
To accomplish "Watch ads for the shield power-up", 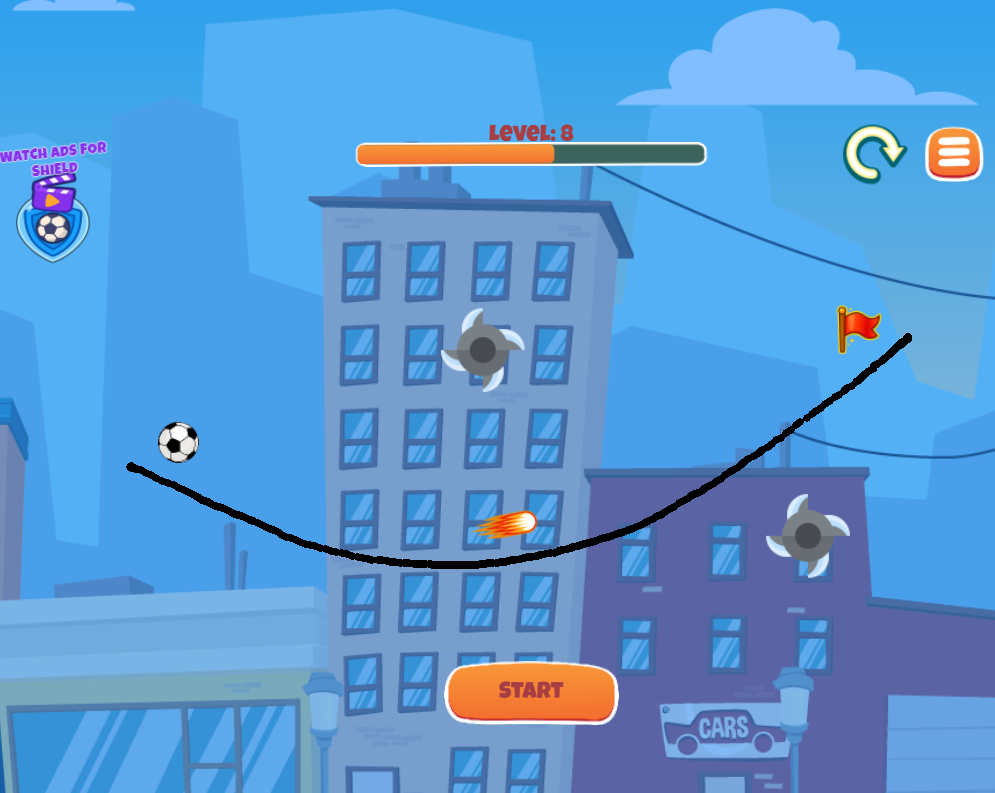I will tap(53, 217).
